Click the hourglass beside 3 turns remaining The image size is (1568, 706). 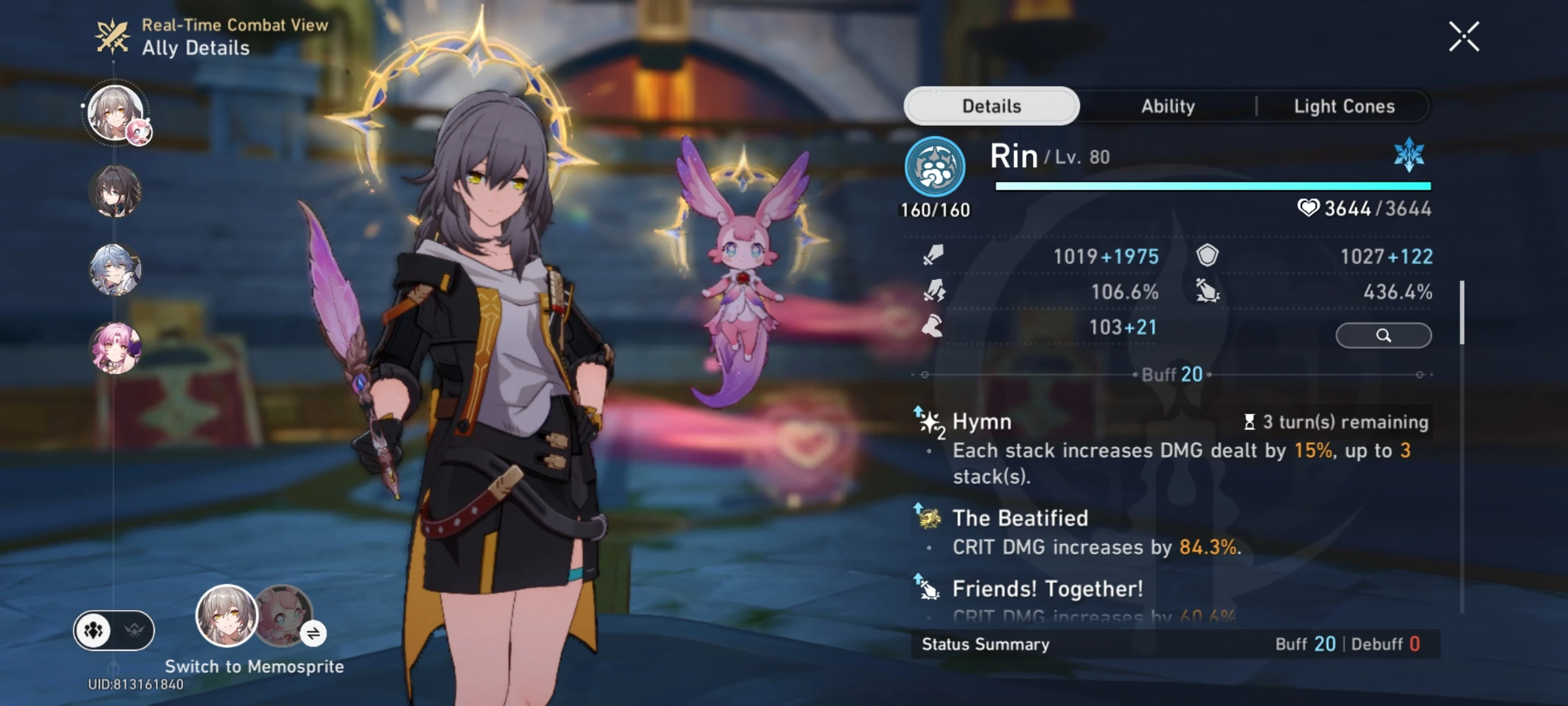(x=1250, y=422)
